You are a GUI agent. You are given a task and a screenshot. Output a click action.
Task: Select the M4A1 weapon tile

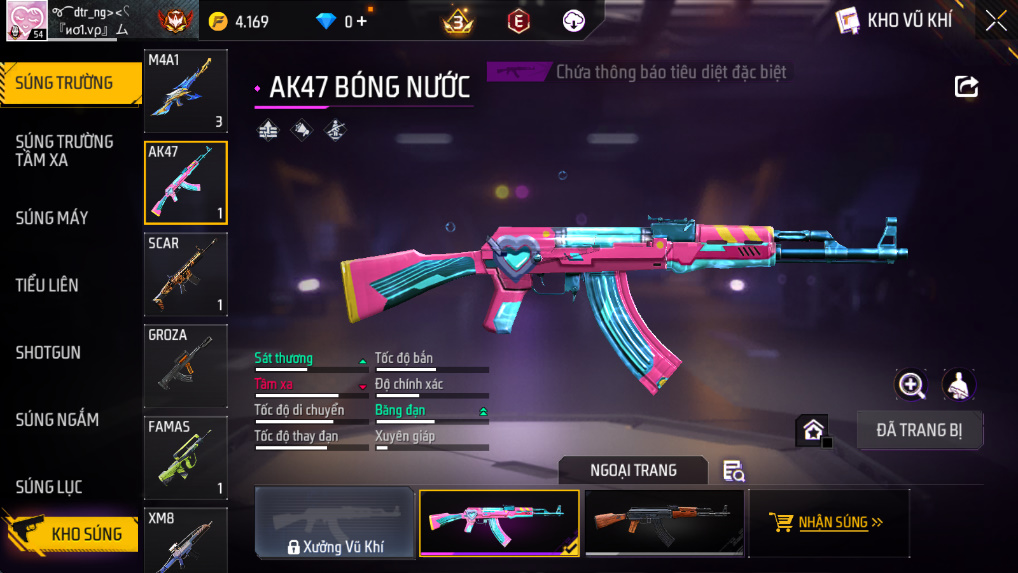(185, 91)
